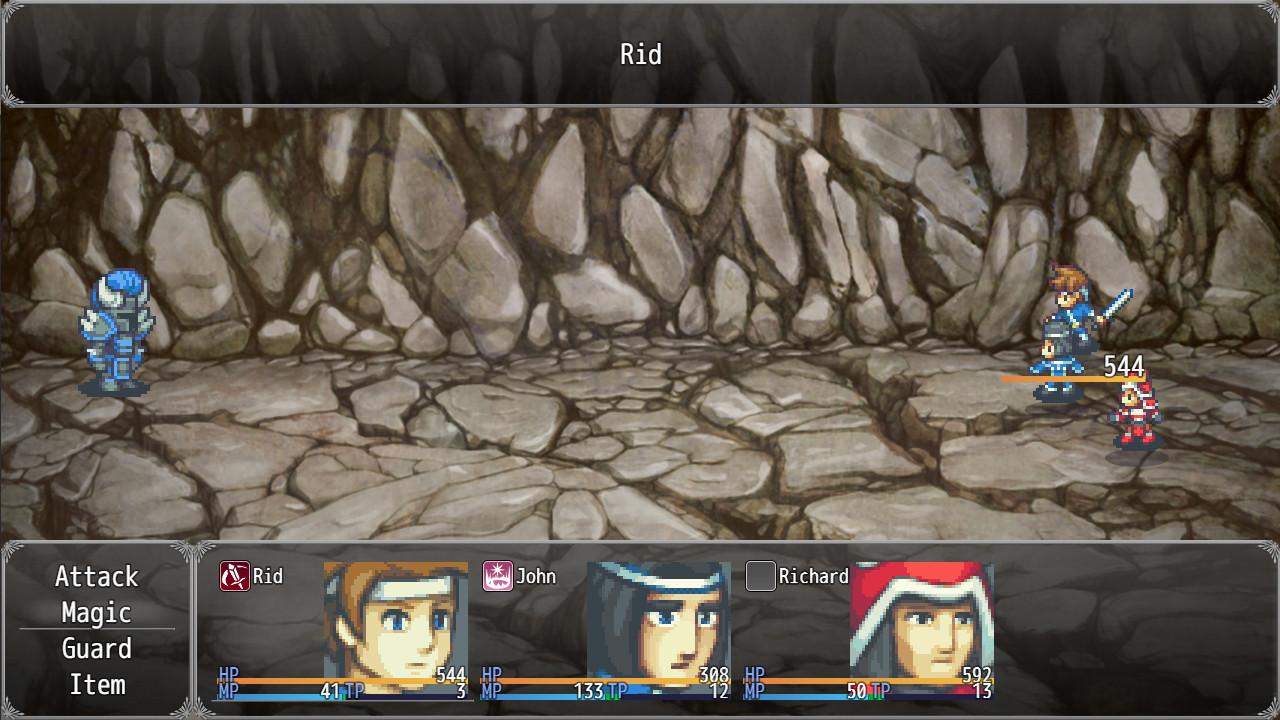Click the Rid name banner at top
Screen dimensions: 1280x720
tap(640, 55)
